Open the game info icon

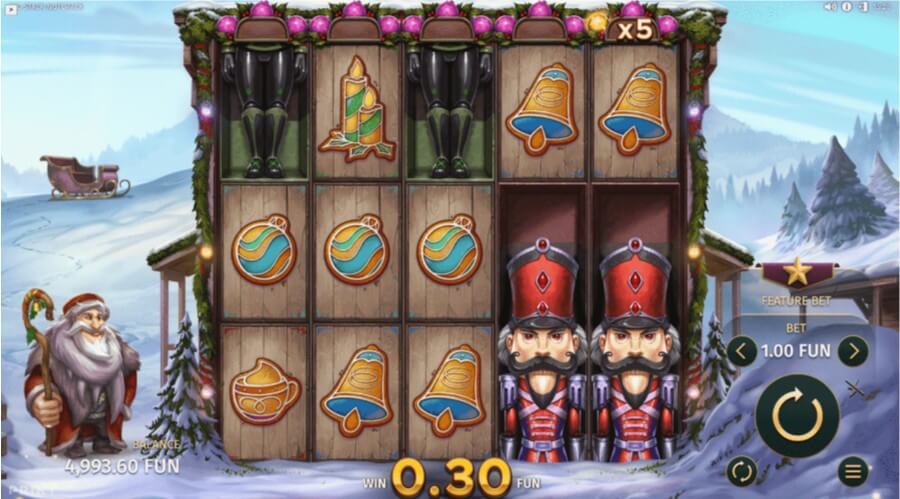coord(846,6)
